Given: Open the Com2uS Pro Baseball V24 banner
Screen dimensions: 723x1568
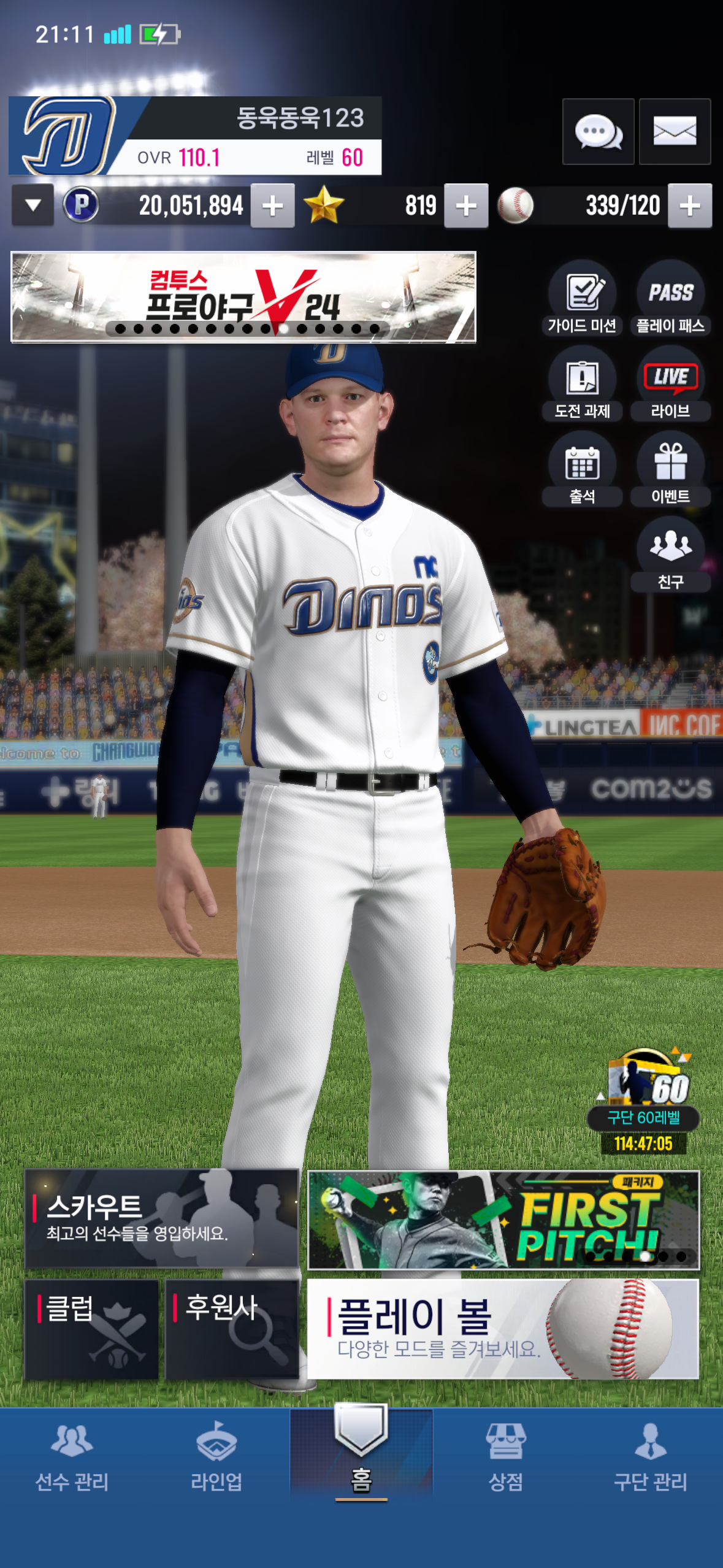Looking at the screenshot, I should click(243, 297).
